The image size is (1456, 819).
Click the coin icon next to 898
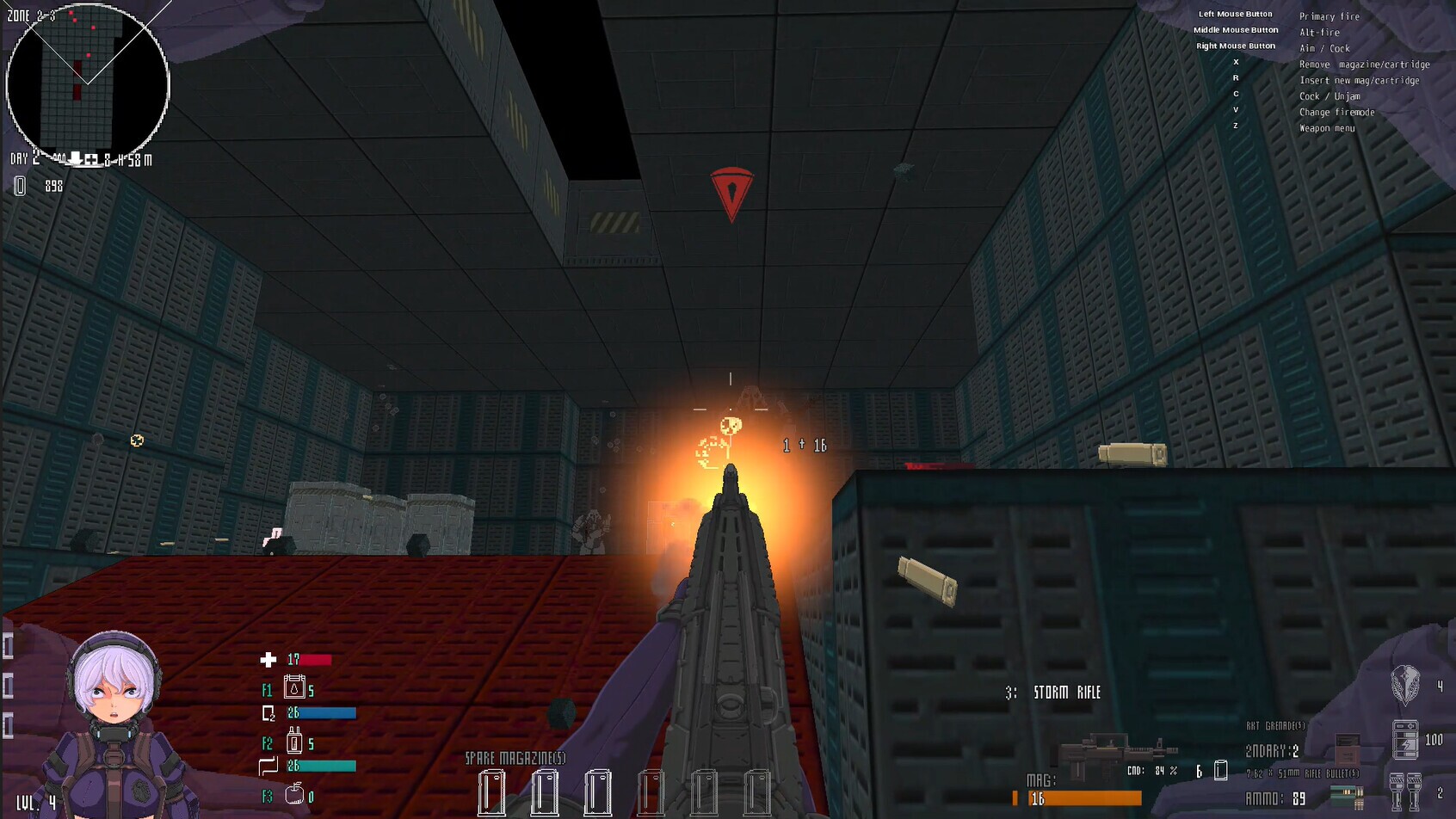coord(19,184)
